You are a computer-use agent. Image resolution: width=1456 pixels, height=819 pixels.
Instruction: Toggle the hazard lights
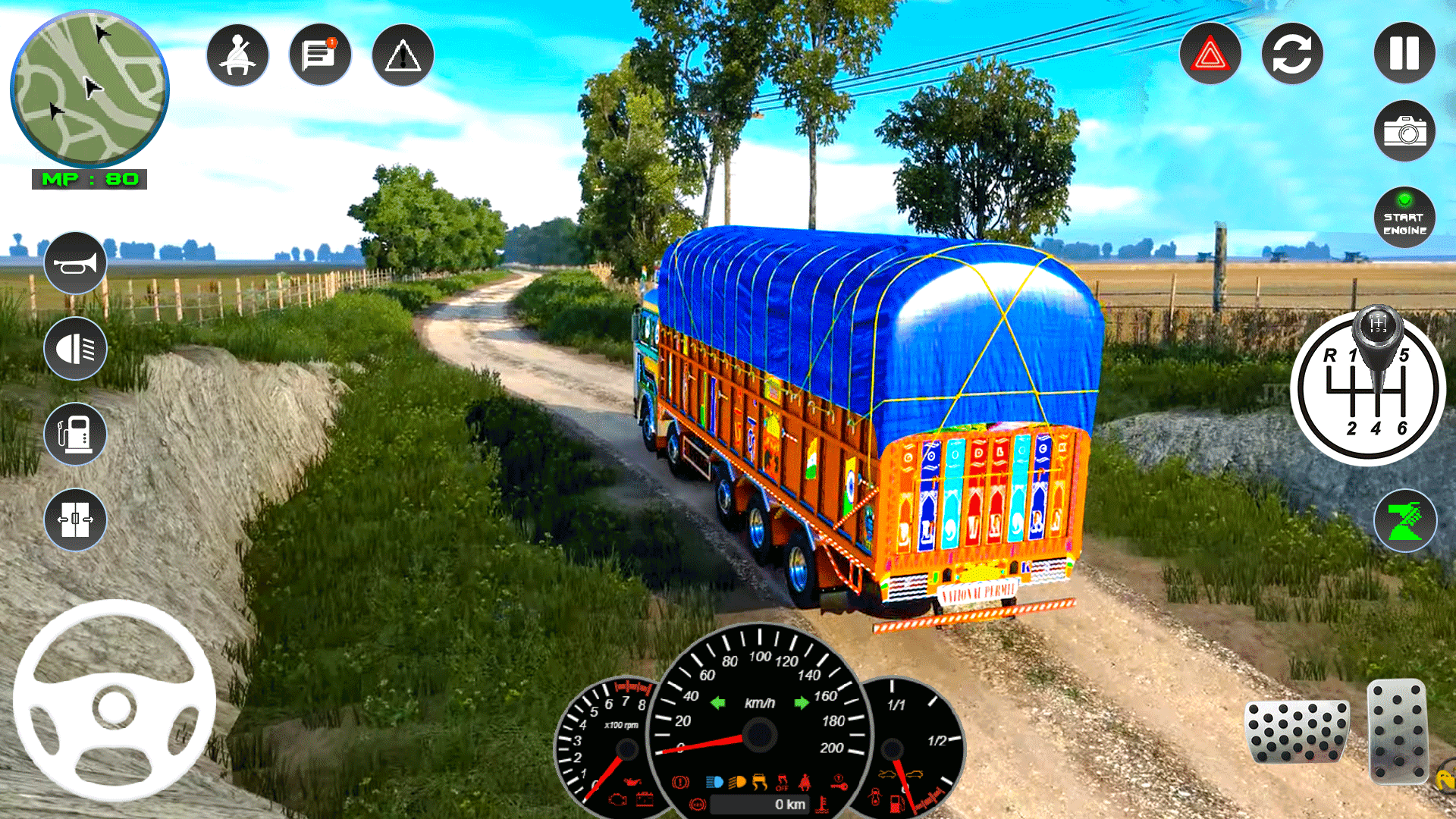click(x=1209, y=52)
